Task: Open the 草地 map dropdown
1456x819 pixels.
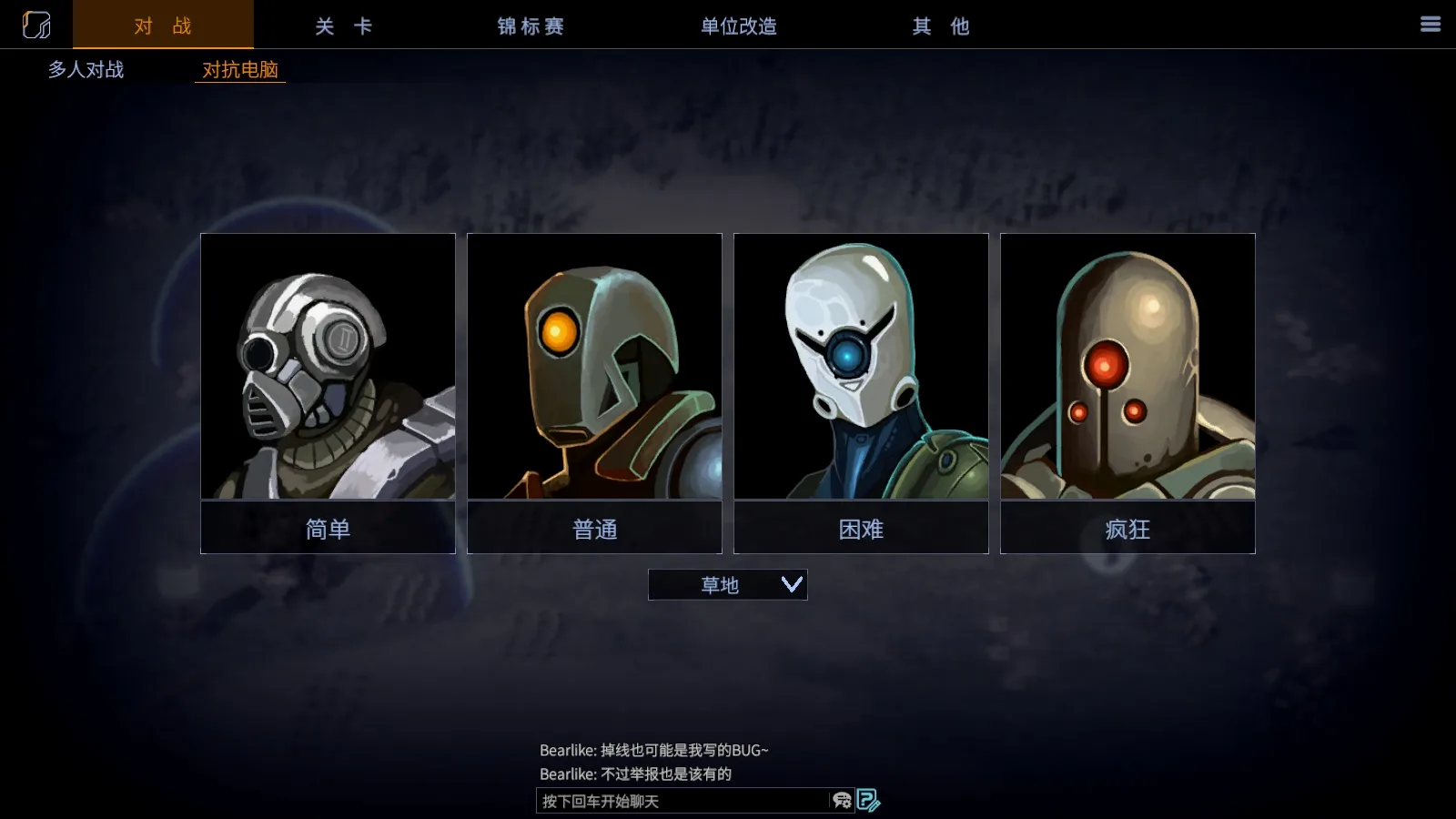Action: 727,584
